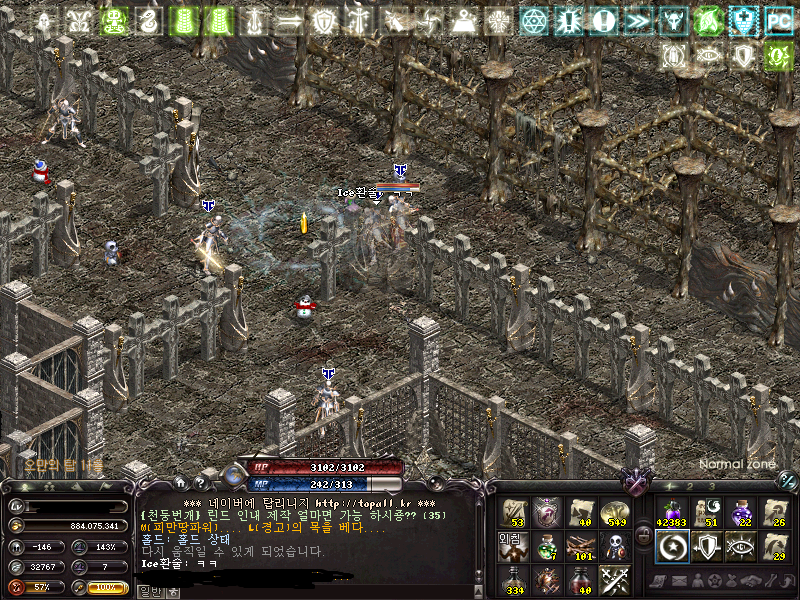Viewport: 800px width, 600px height.
Task: Open the question mark help button
Action: tap(201, 484)
